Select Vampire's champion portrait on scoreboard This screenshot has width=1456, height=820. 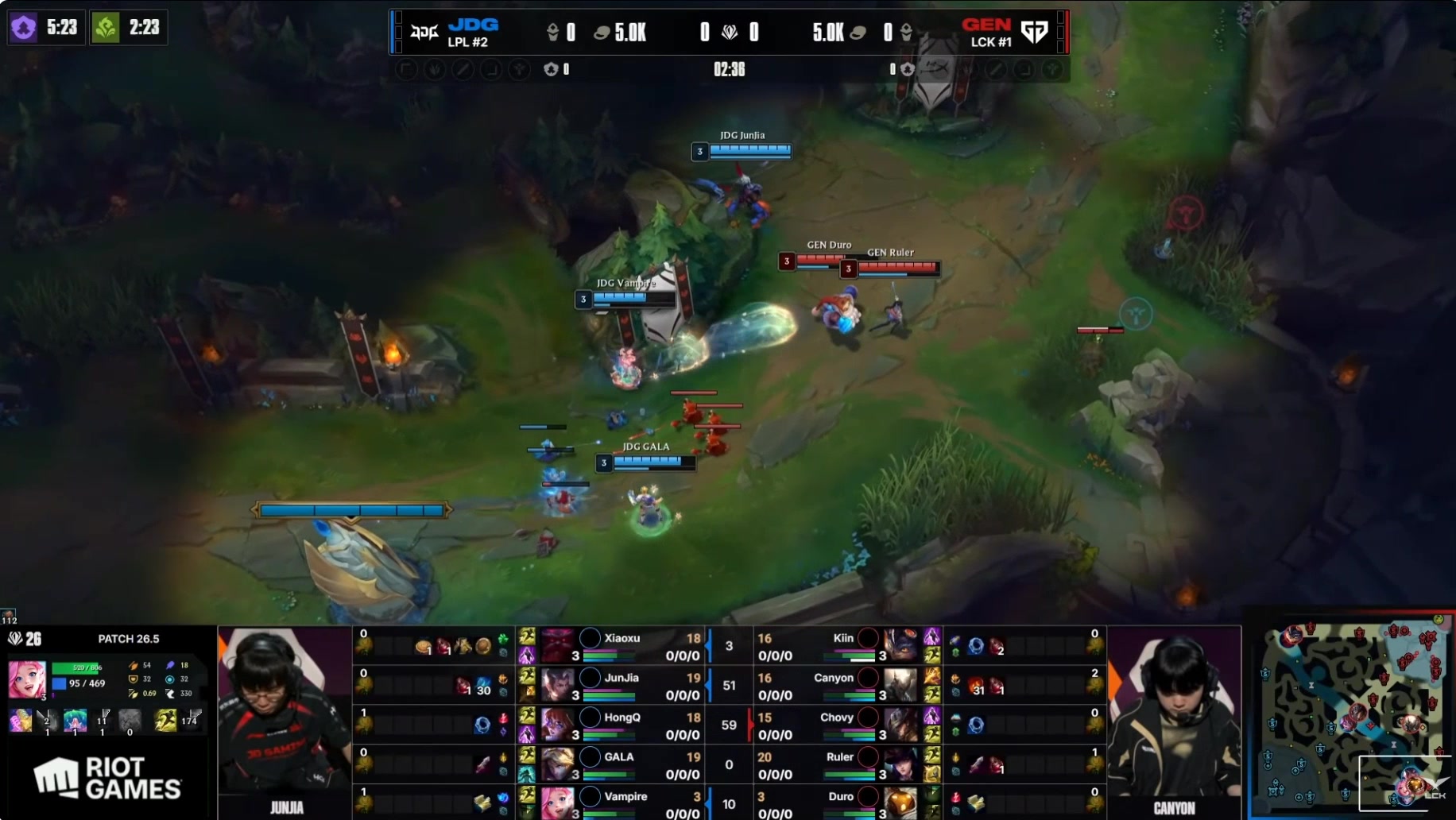pos(557,803)
